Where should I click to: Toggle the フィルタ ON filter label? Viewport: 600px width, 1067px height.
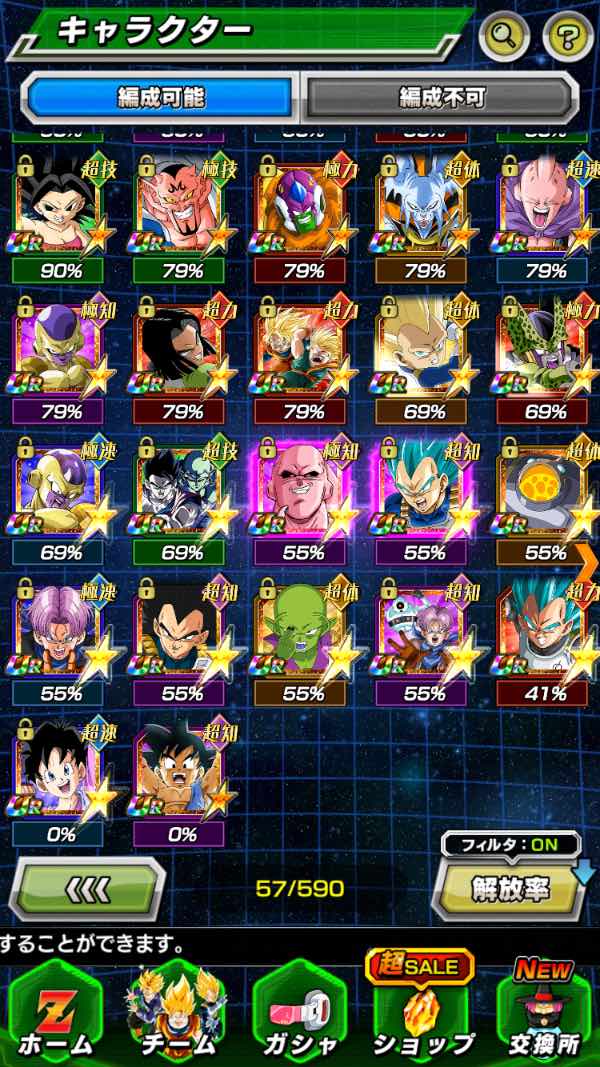[510, 844]
